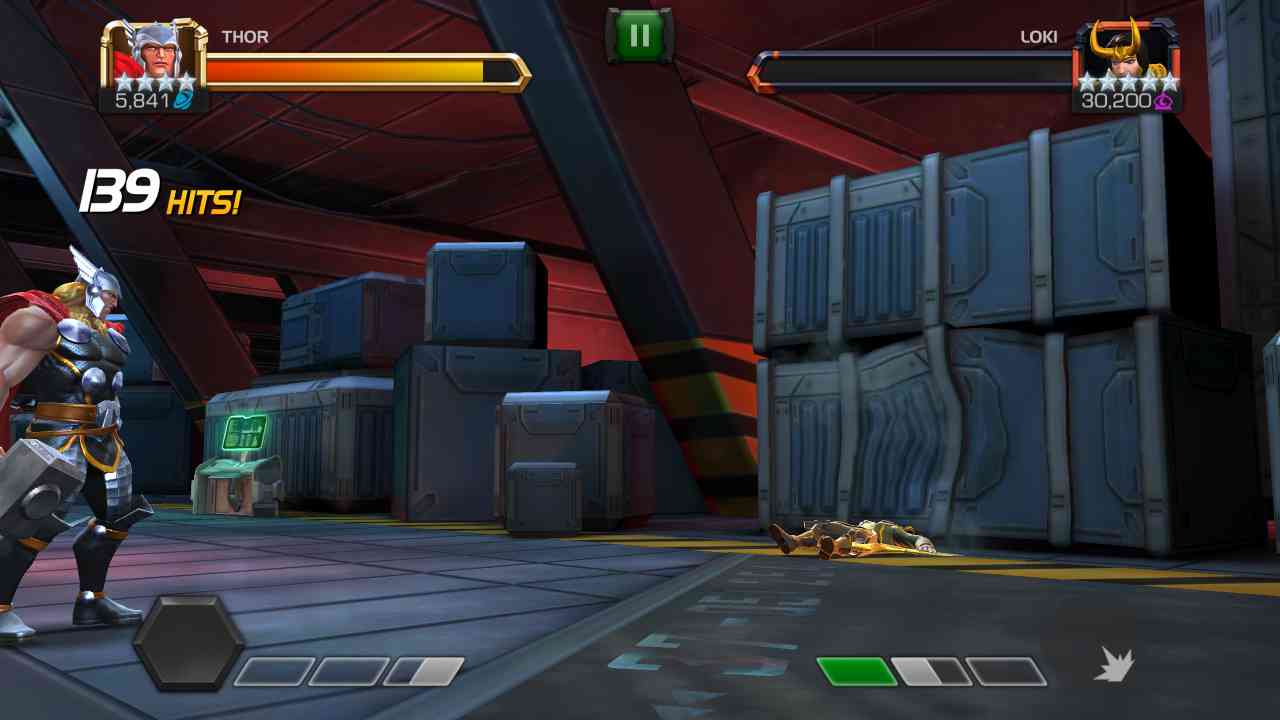The image size is (1280, 720).
Task: Tap Loki's champion portrait
Action: (1126, 56)
